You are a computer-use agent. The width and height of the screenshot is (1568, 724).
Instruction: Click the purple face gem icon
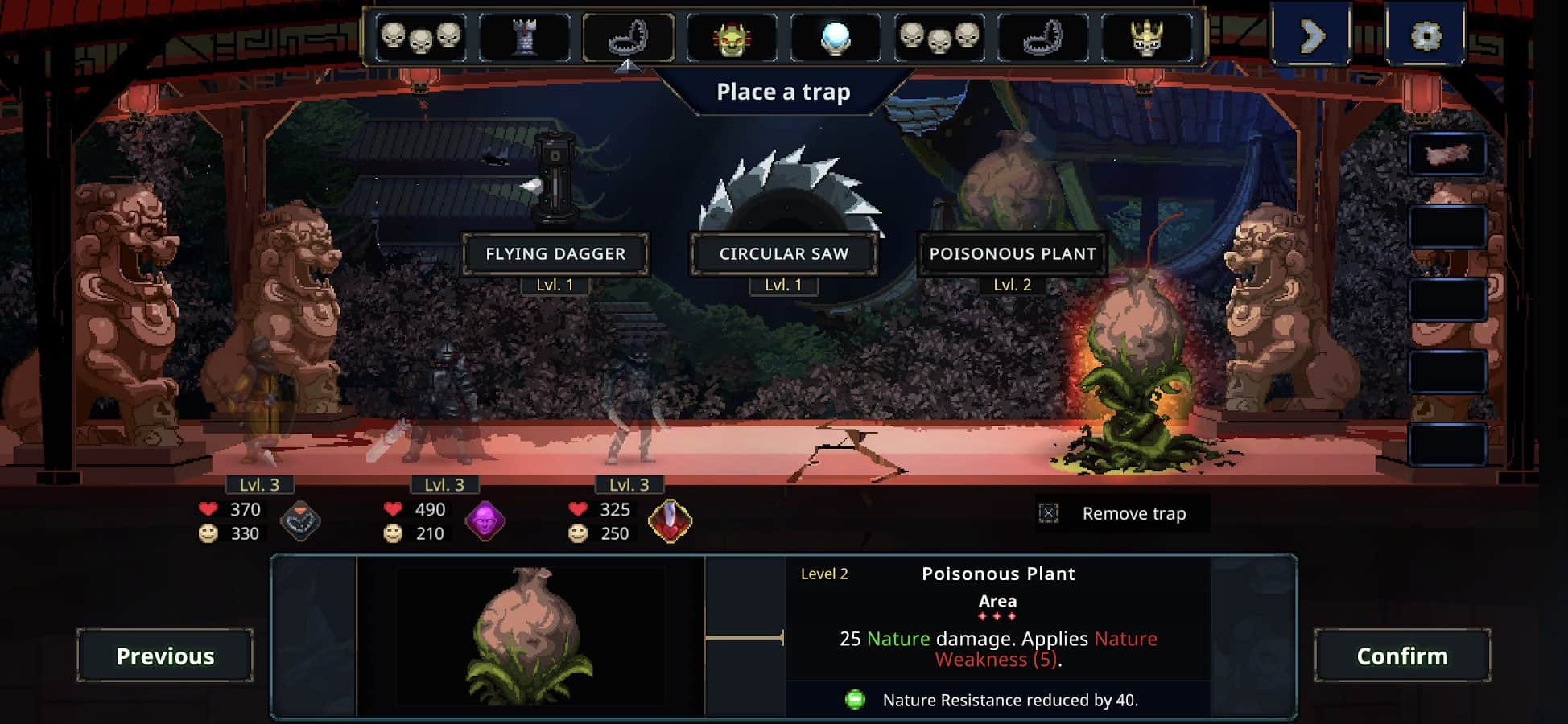click(485, 520)
